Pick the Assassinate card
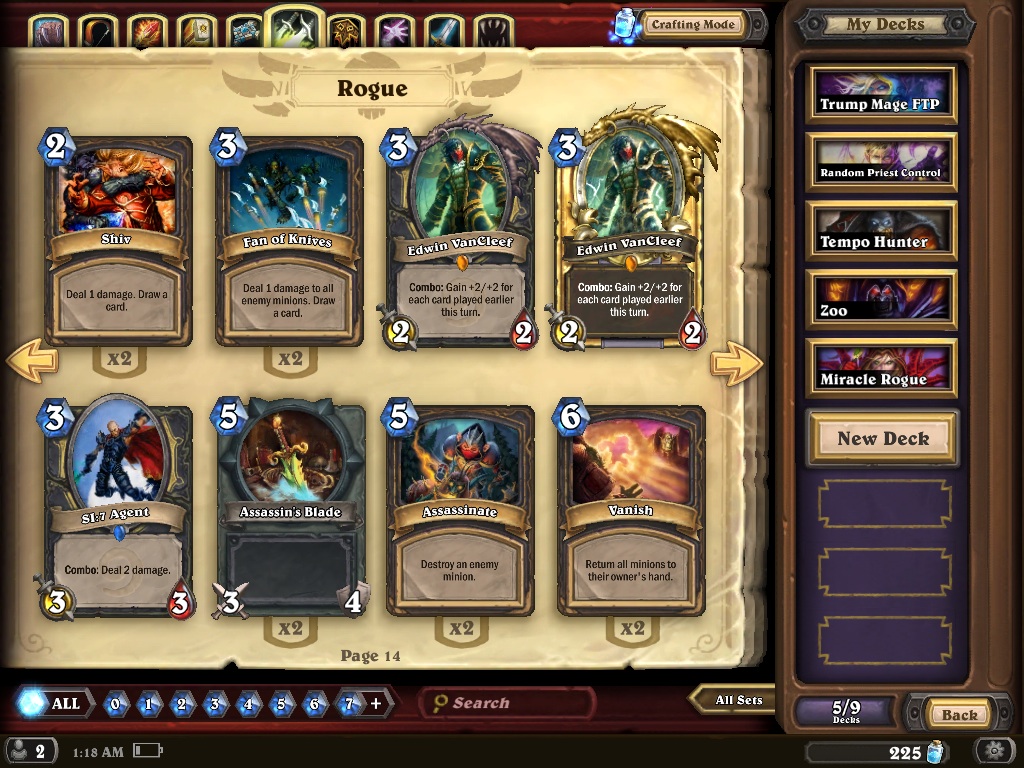This screenshot has height=768, width=1024. pos(461,510)
